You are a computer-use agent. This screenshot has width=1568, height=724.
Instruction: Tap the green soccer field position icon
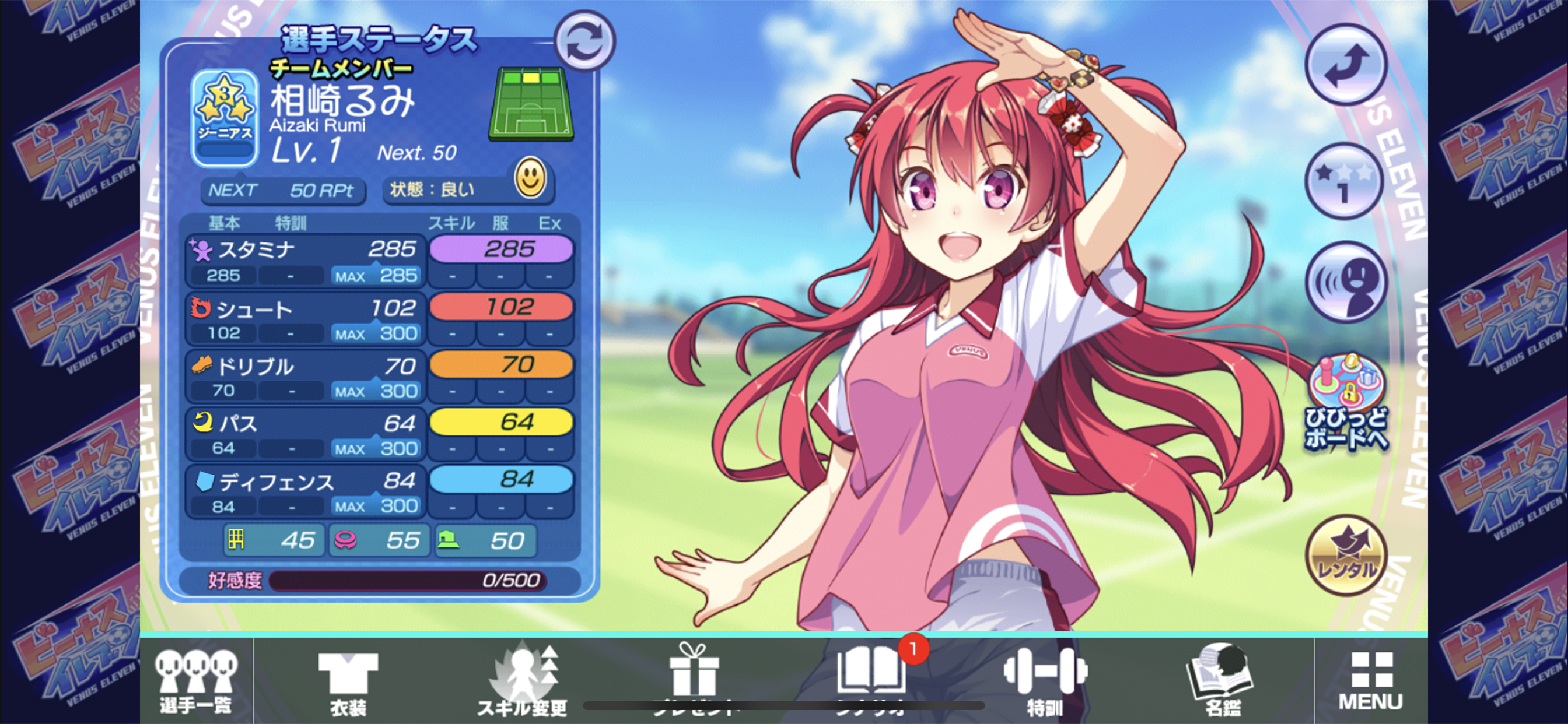[531, 104]
